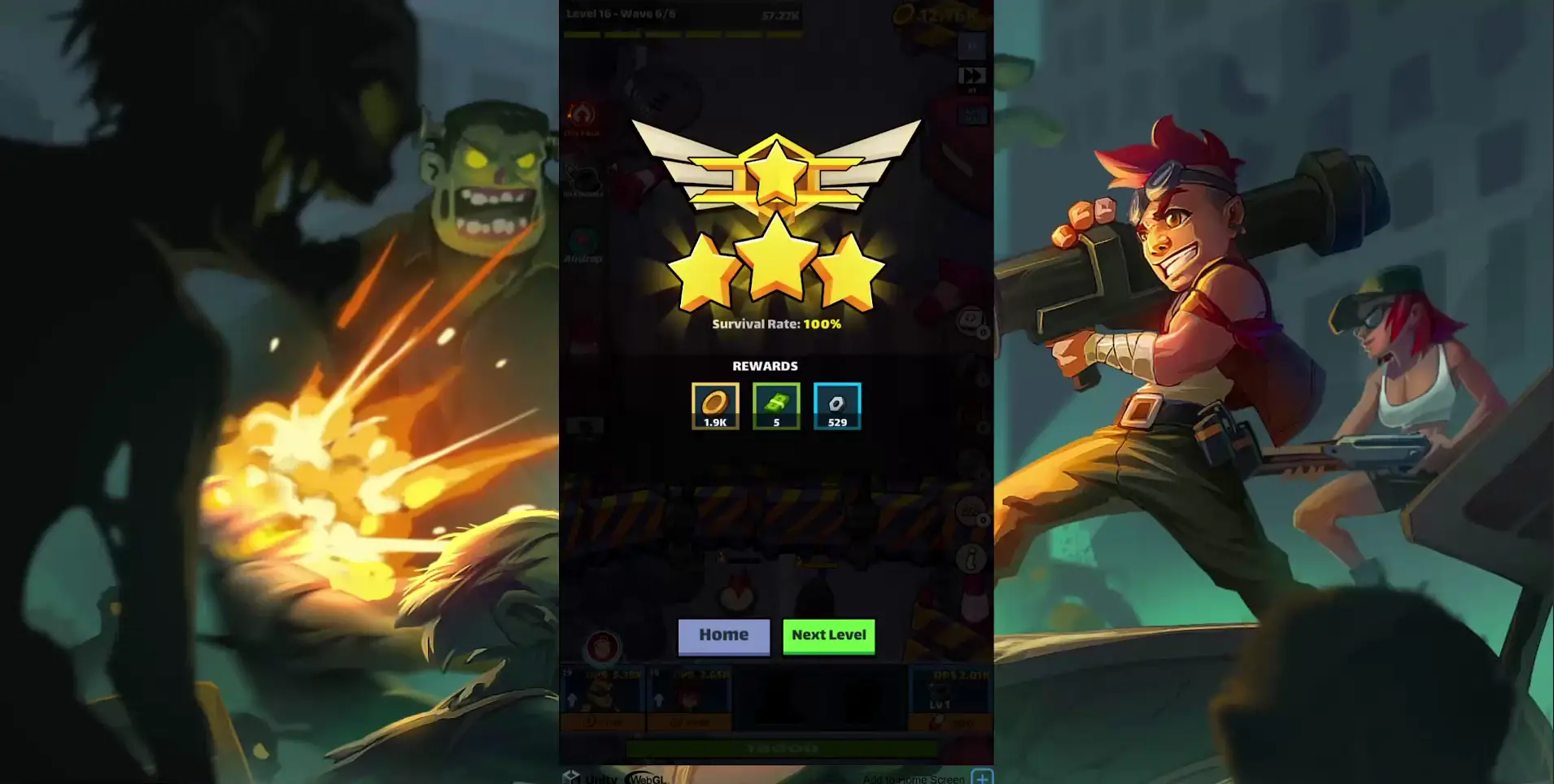Image resolution: width=1554 pixels, height=784 pixels.
Task: Toggle the pause button at top right
Action: [971, 46]
